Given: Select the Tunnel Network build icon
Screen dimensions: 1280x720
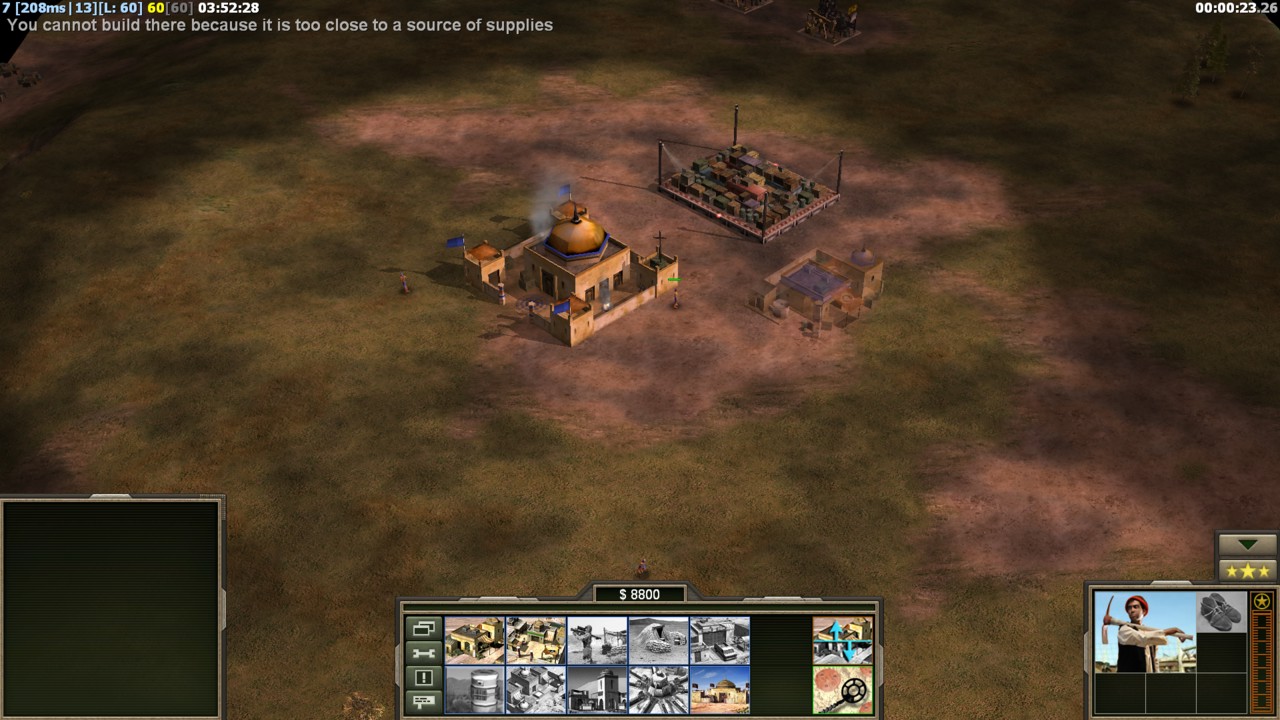Looking at the screenshot, I should tap(658, 640).
